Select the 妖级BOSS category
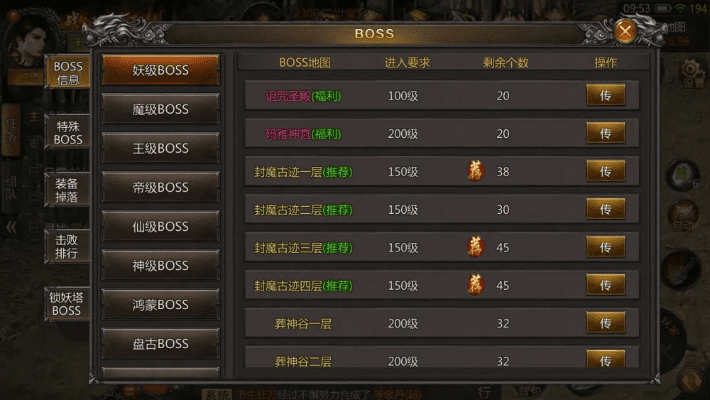Viewport: 710px width, 400px height. pyautogui.click(x=160, y=71)
